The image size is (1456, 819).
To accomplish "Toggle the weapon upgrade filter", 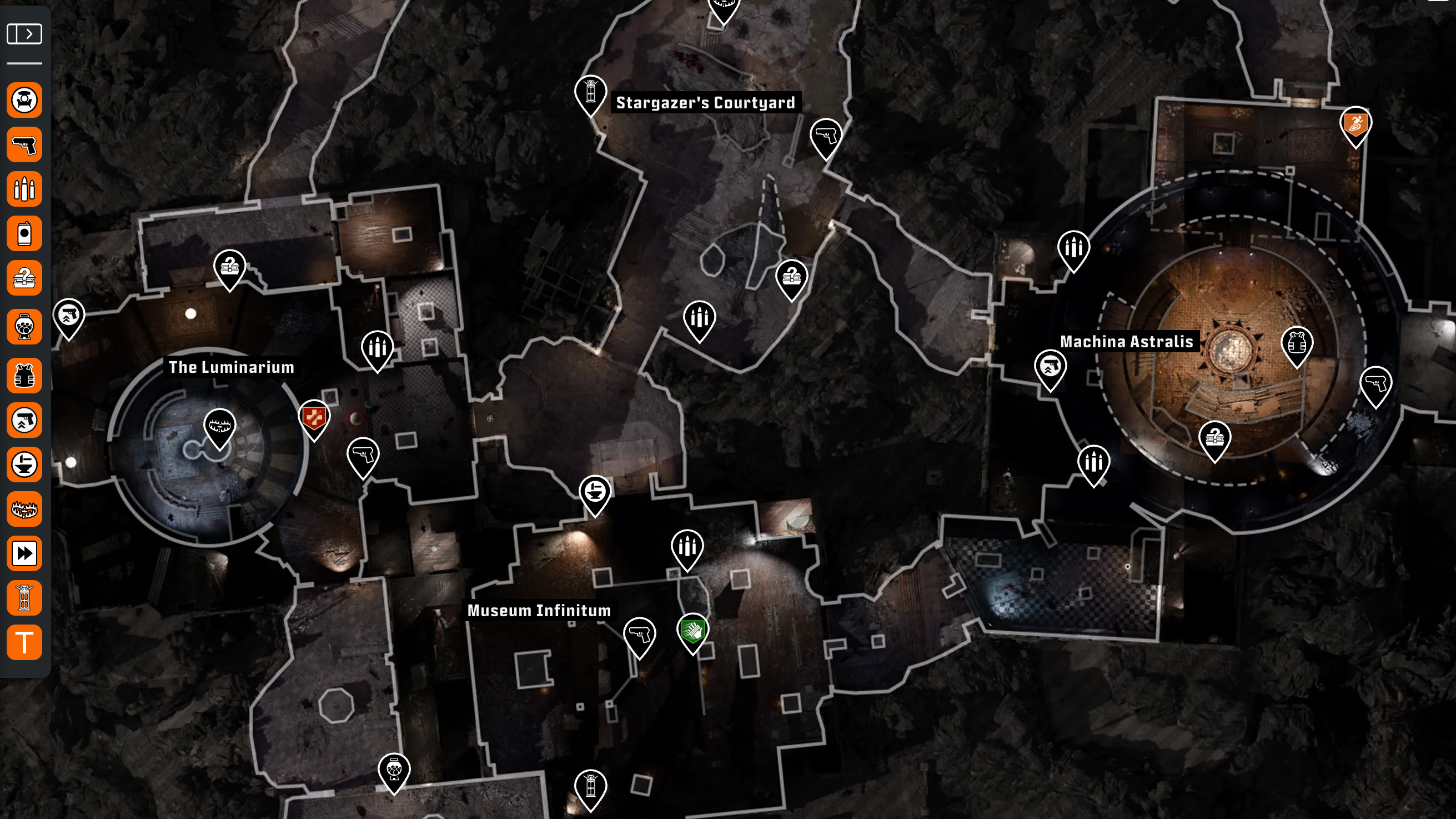I will tap(24, 420).
